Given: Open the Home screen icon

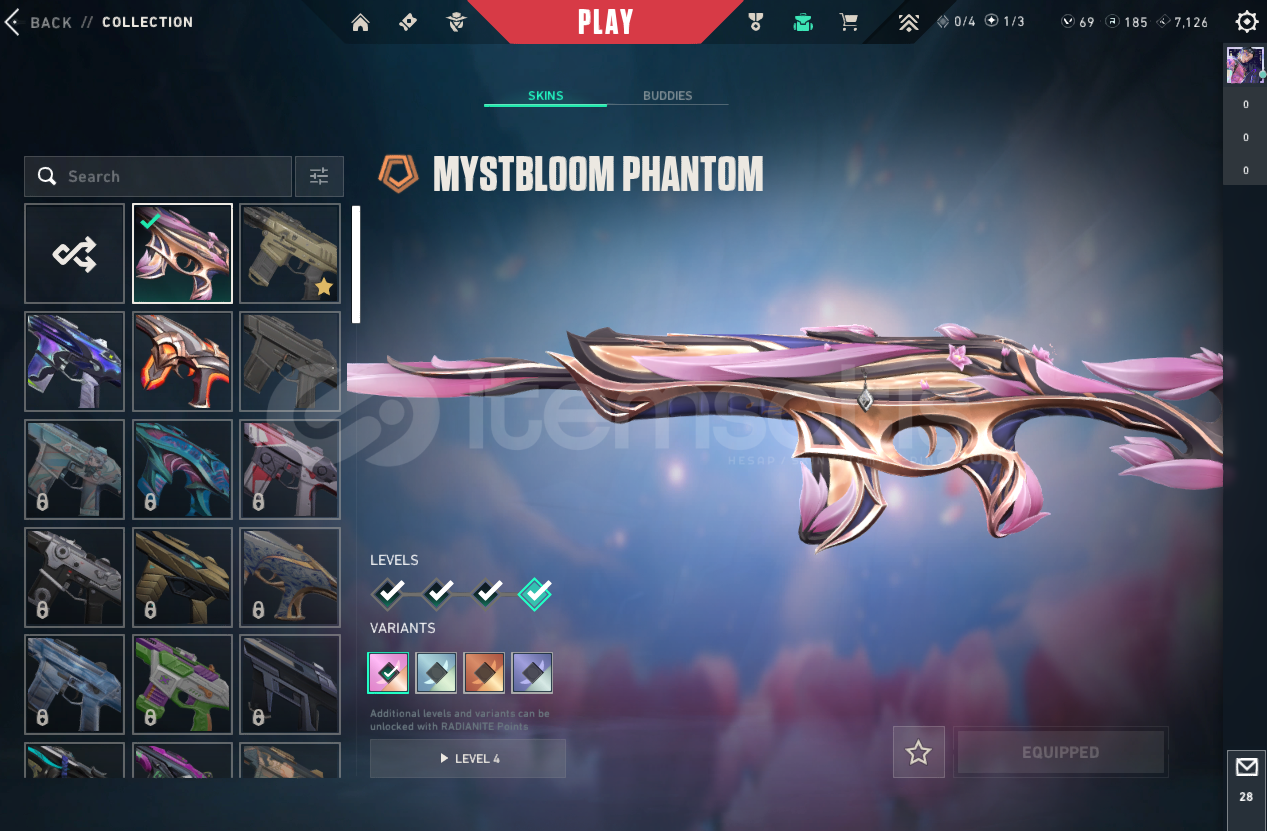Looking at the screenshot, I should pos(360,22).
